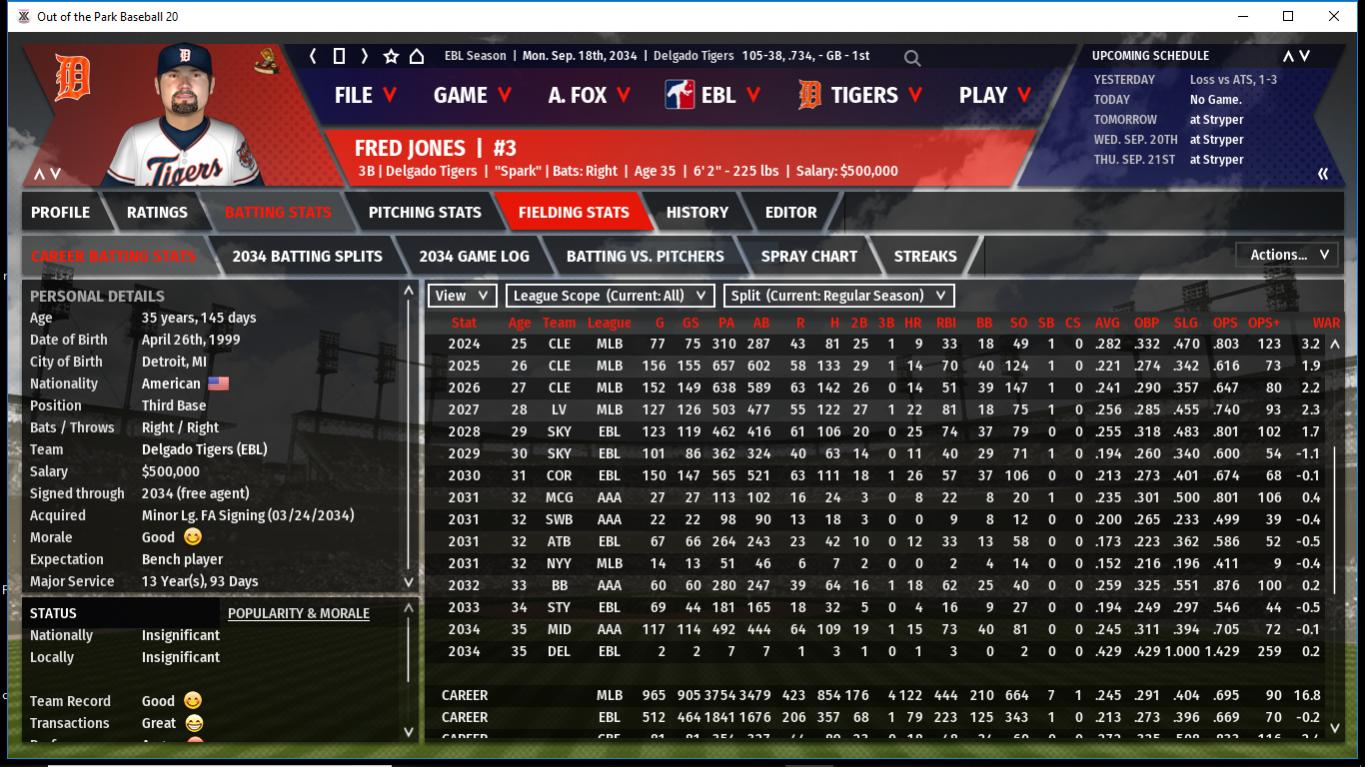Screen dimensions: 1365x767
Task: Open the A. FOX manager menu
Action: pos(590,95)
